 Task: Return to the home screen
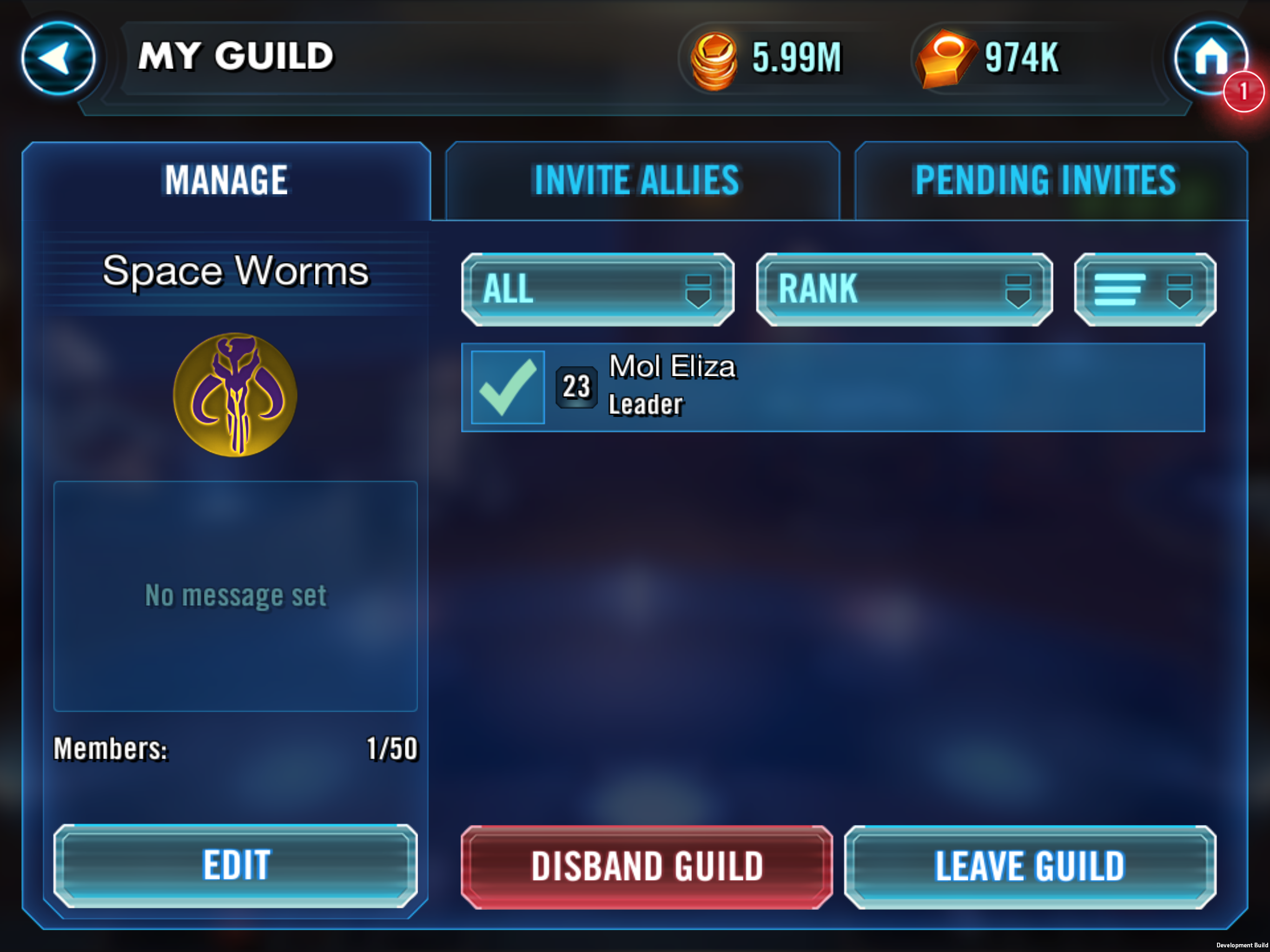[x=1210, y=58]
